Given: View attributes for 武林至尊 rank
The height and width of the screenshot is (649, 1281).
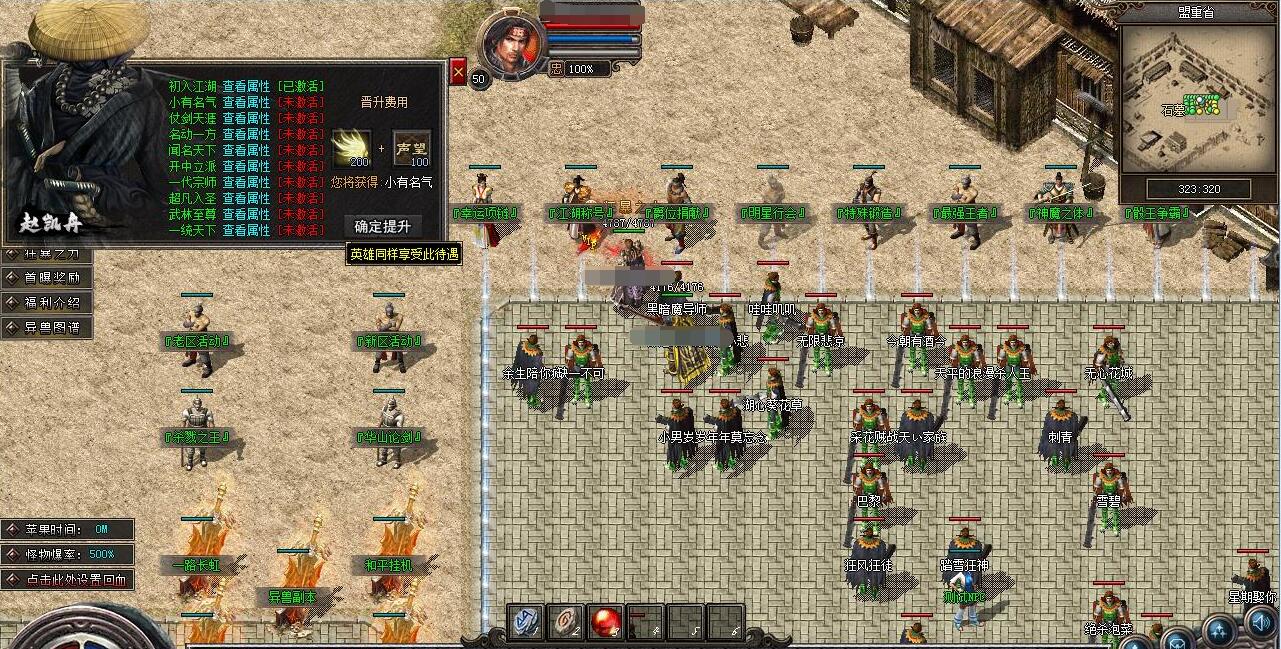Looking at the screenshot, I should coord(246,214).
